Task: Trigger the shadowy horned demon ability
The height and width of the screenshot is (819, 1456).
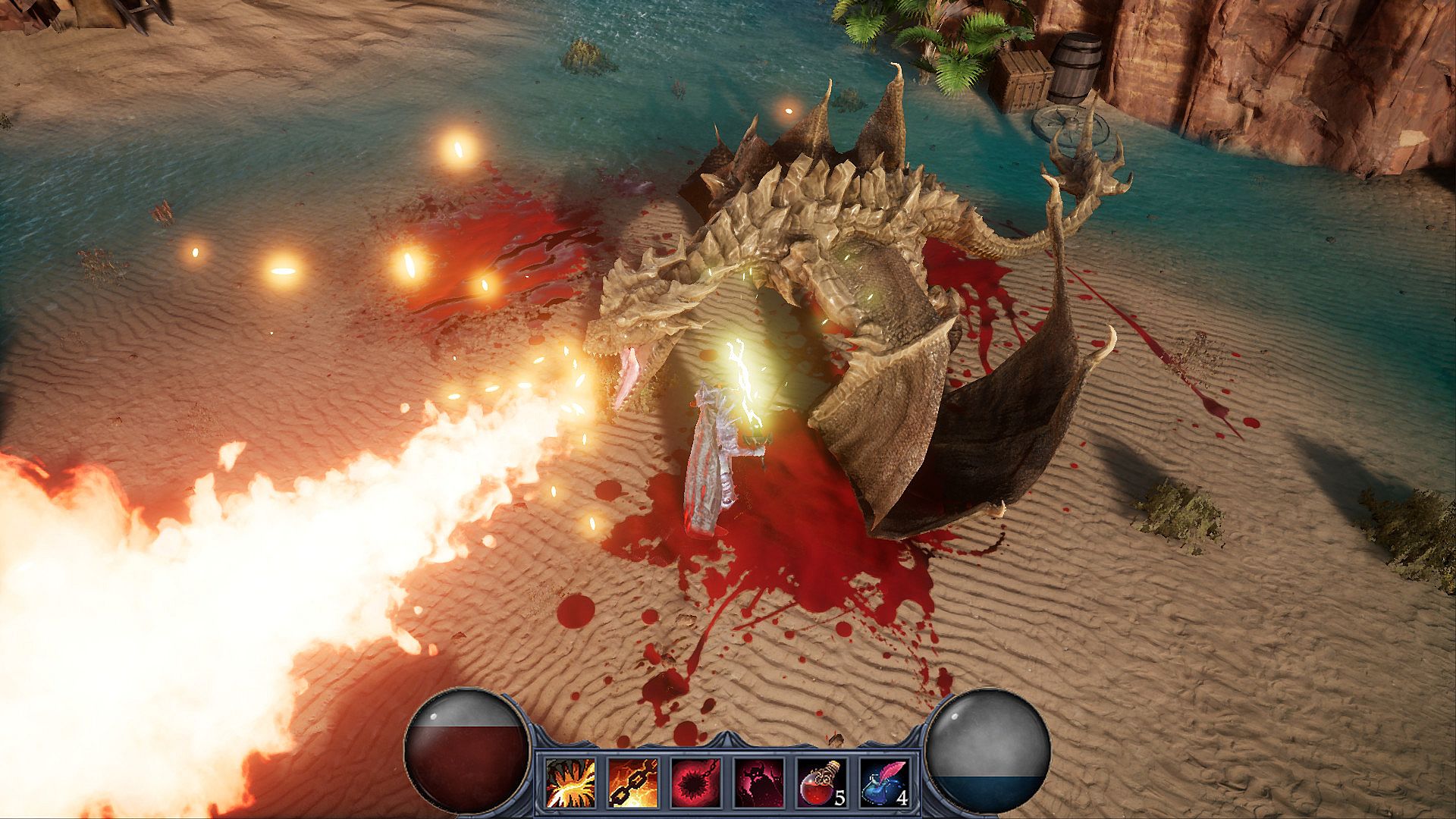Action: point(758,783)
